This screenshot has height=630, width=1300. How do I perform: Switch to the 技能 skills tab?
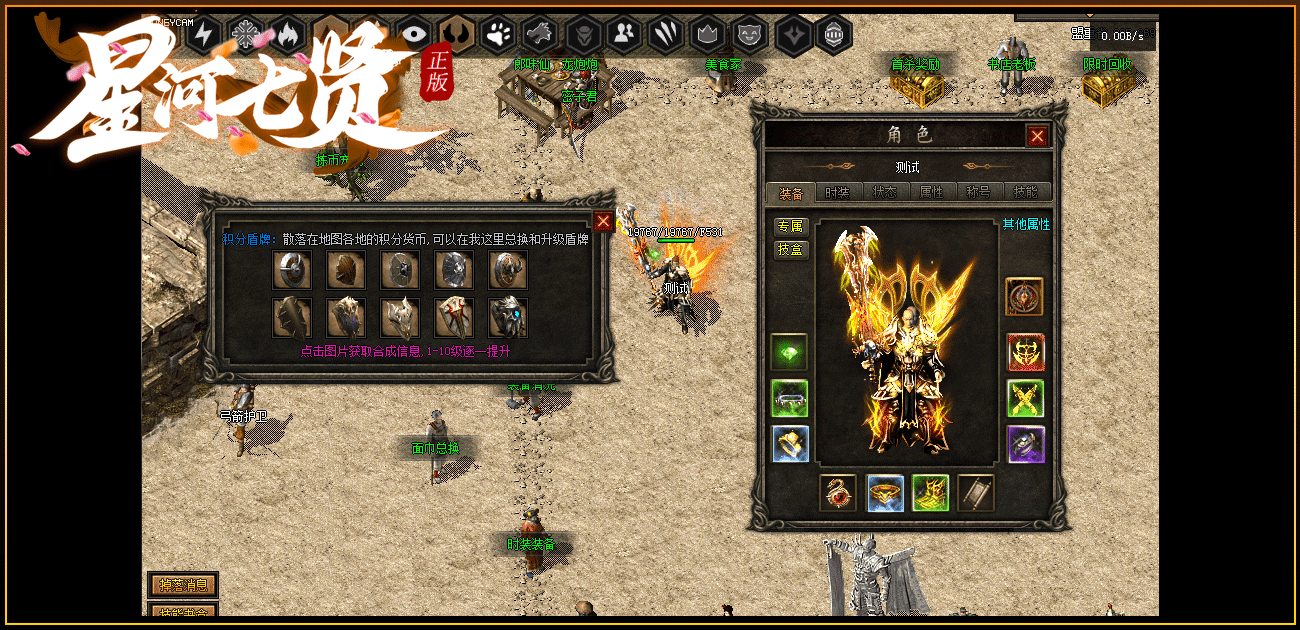pos(1025,192)
